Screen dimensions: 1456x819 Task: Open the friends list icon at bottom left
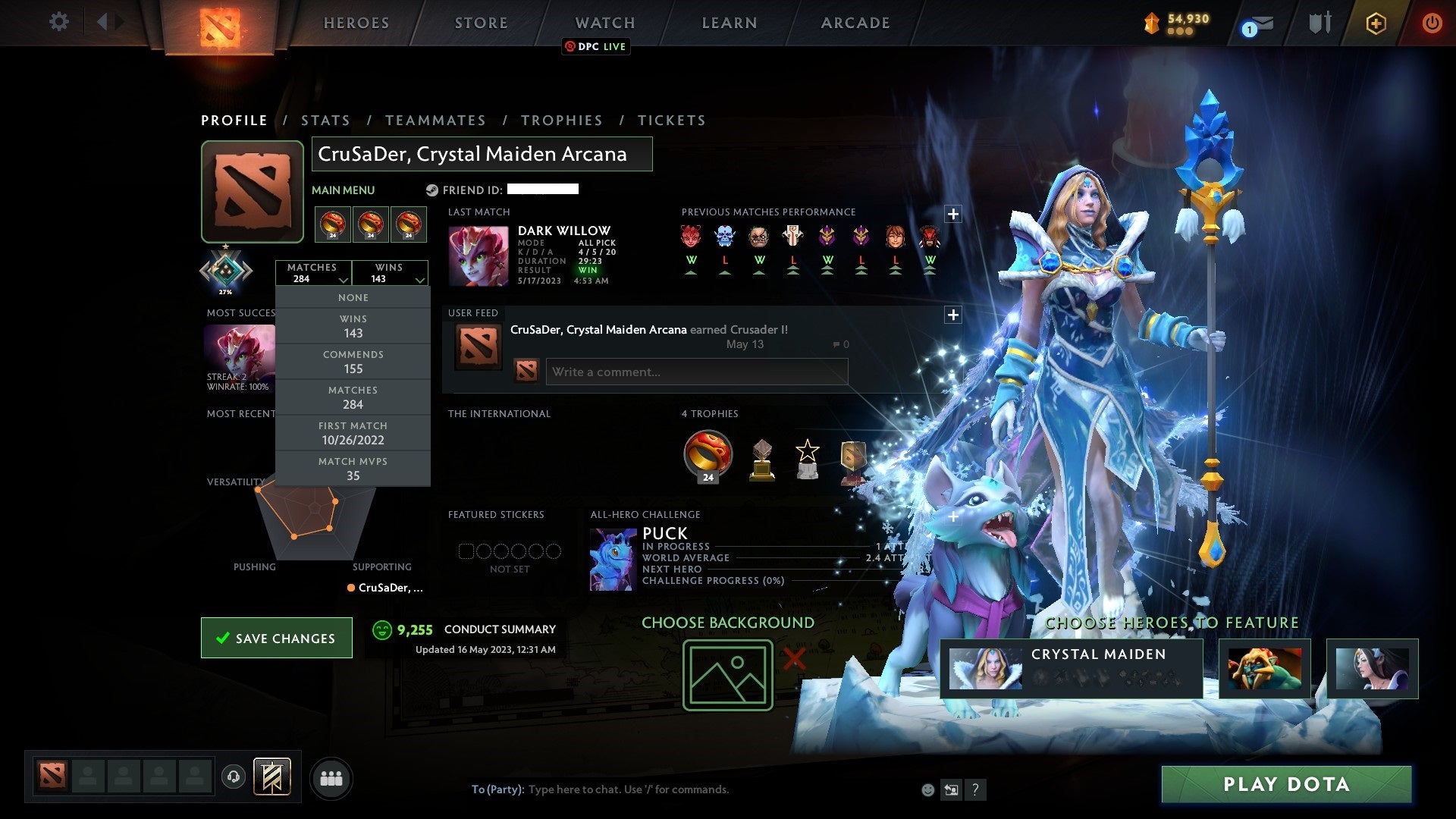pos(331,777)
